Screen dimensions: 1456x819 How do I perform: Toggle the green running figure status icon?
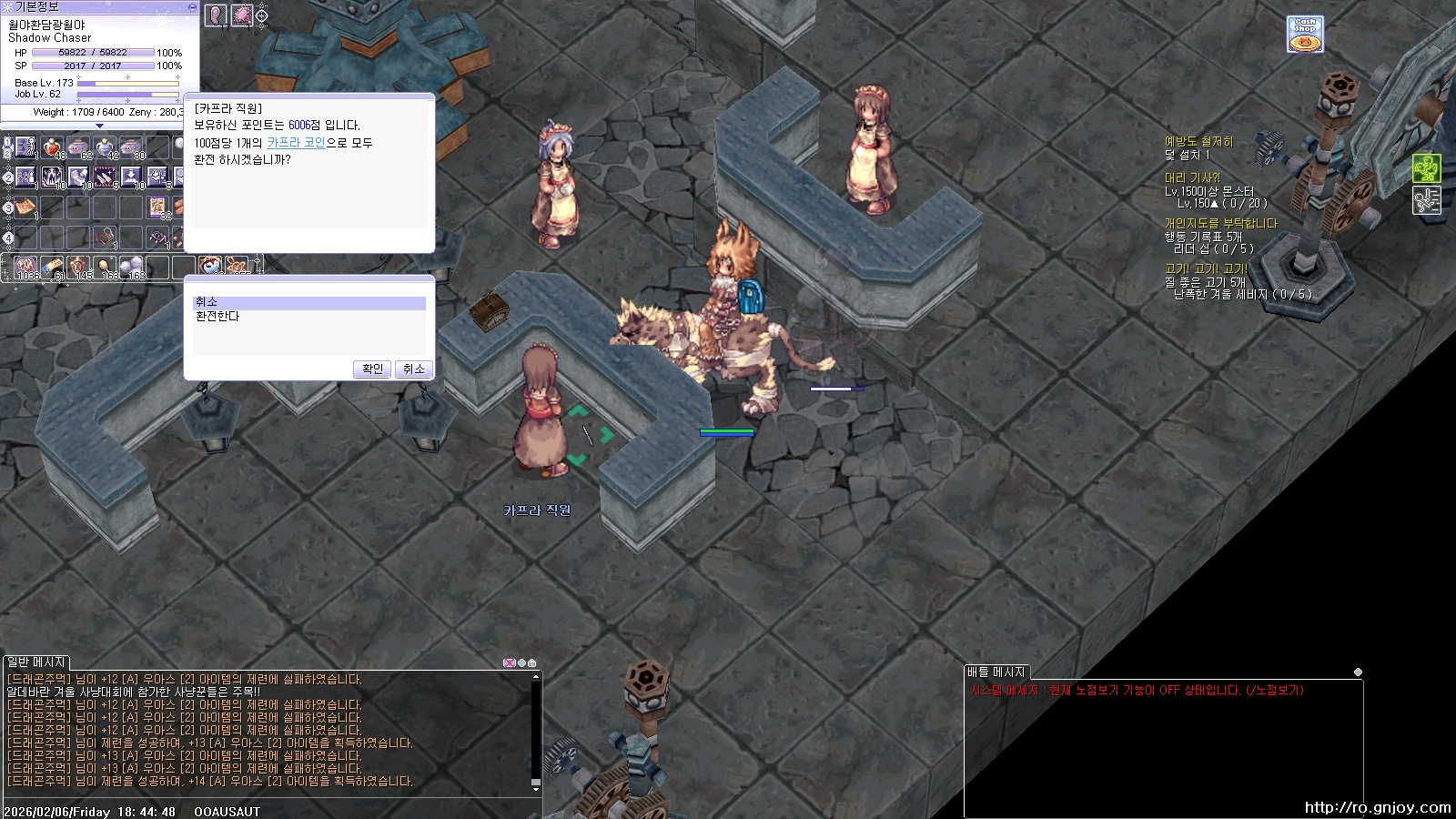[x=1426, y=168]
